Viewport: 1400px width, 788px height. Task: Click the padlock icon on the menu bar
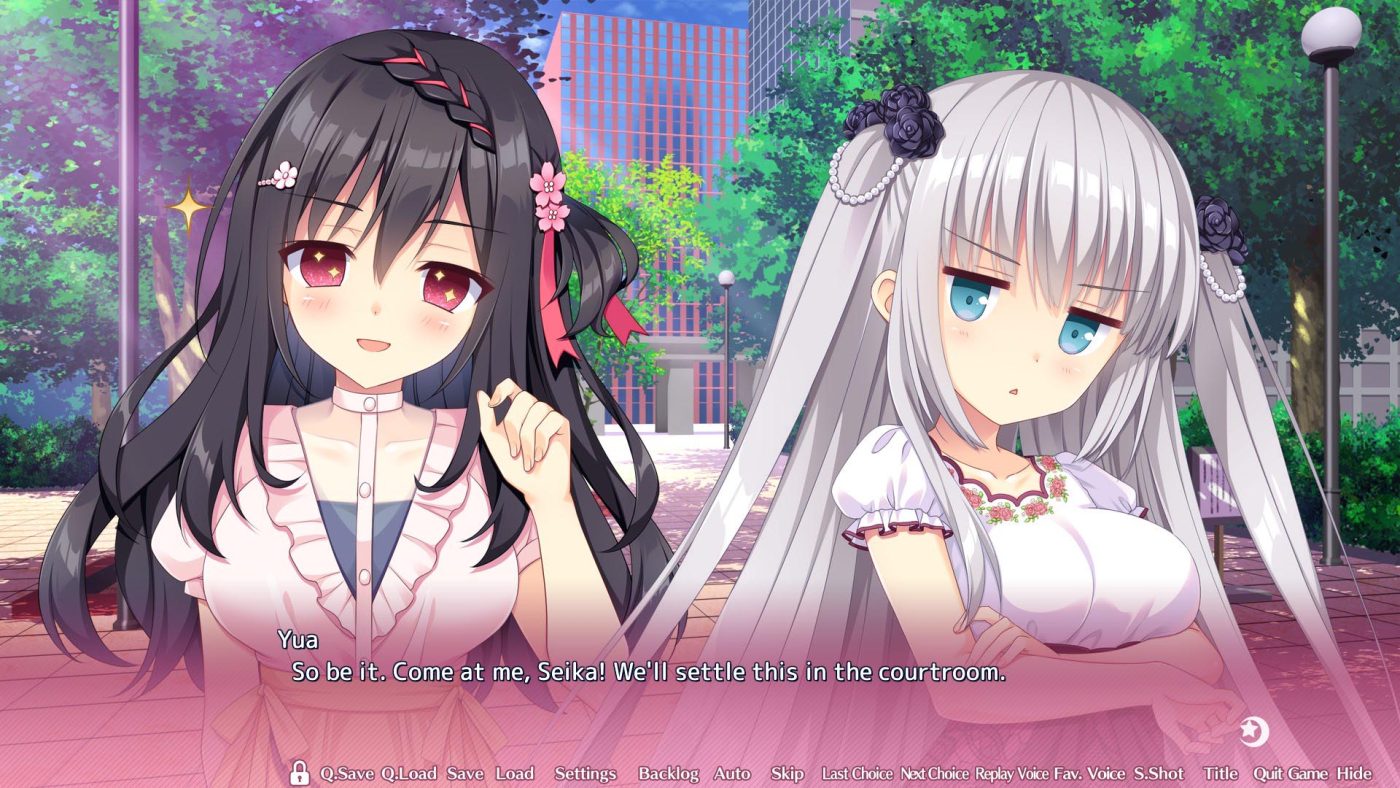pos(299,773)
